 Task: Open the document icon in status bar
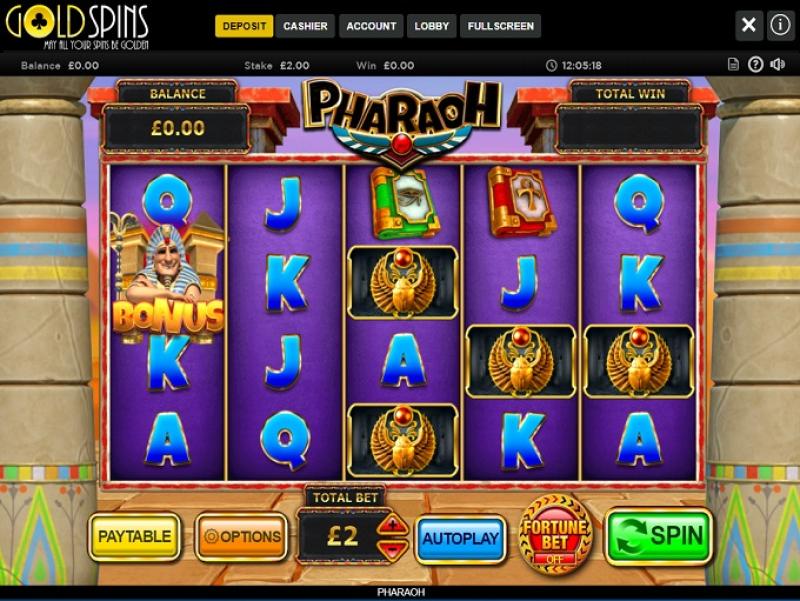(x=733, y=65)
